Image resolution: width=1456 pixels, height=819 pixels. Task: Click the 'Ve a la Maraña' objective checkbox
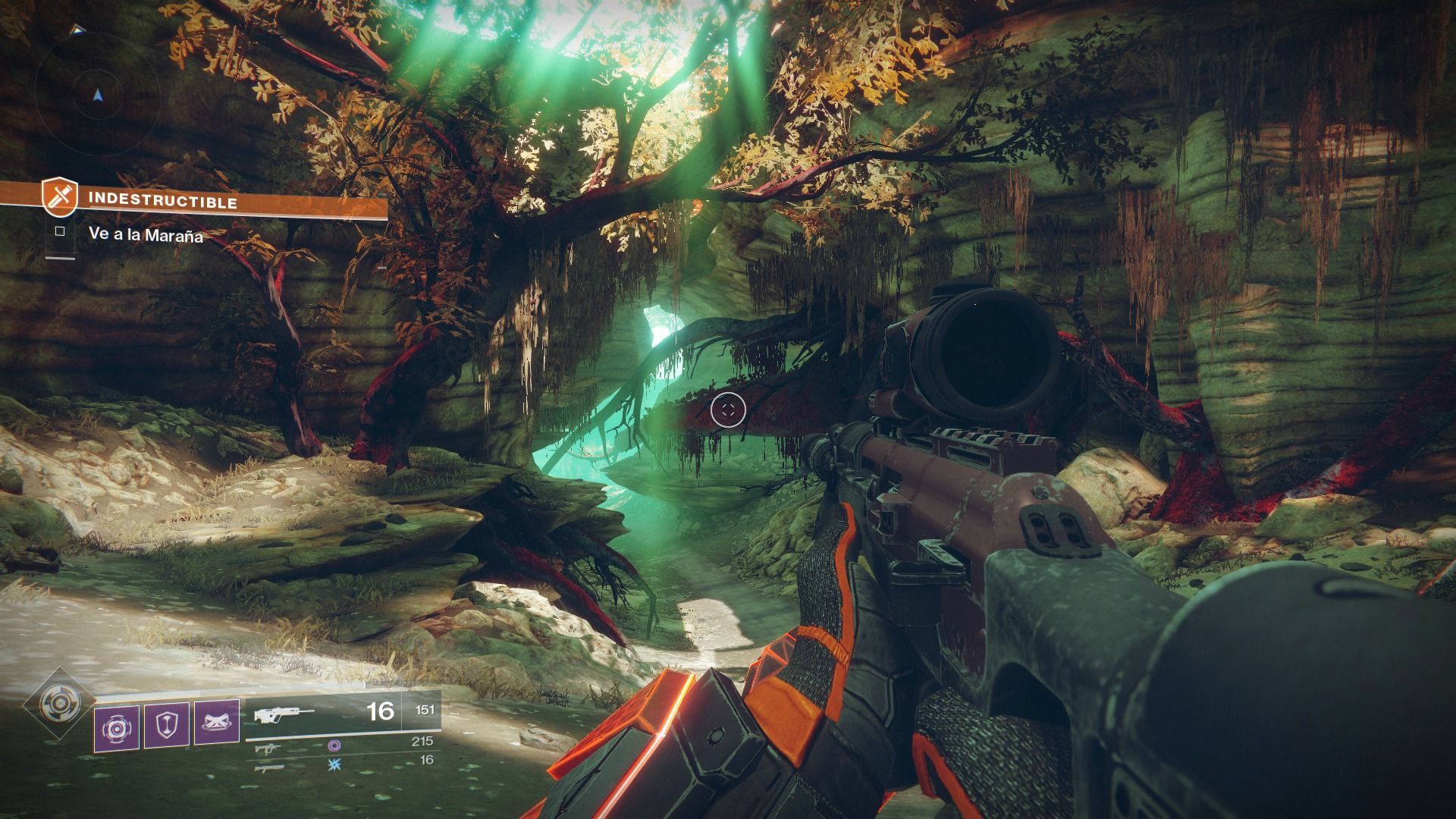coord(60,232)
